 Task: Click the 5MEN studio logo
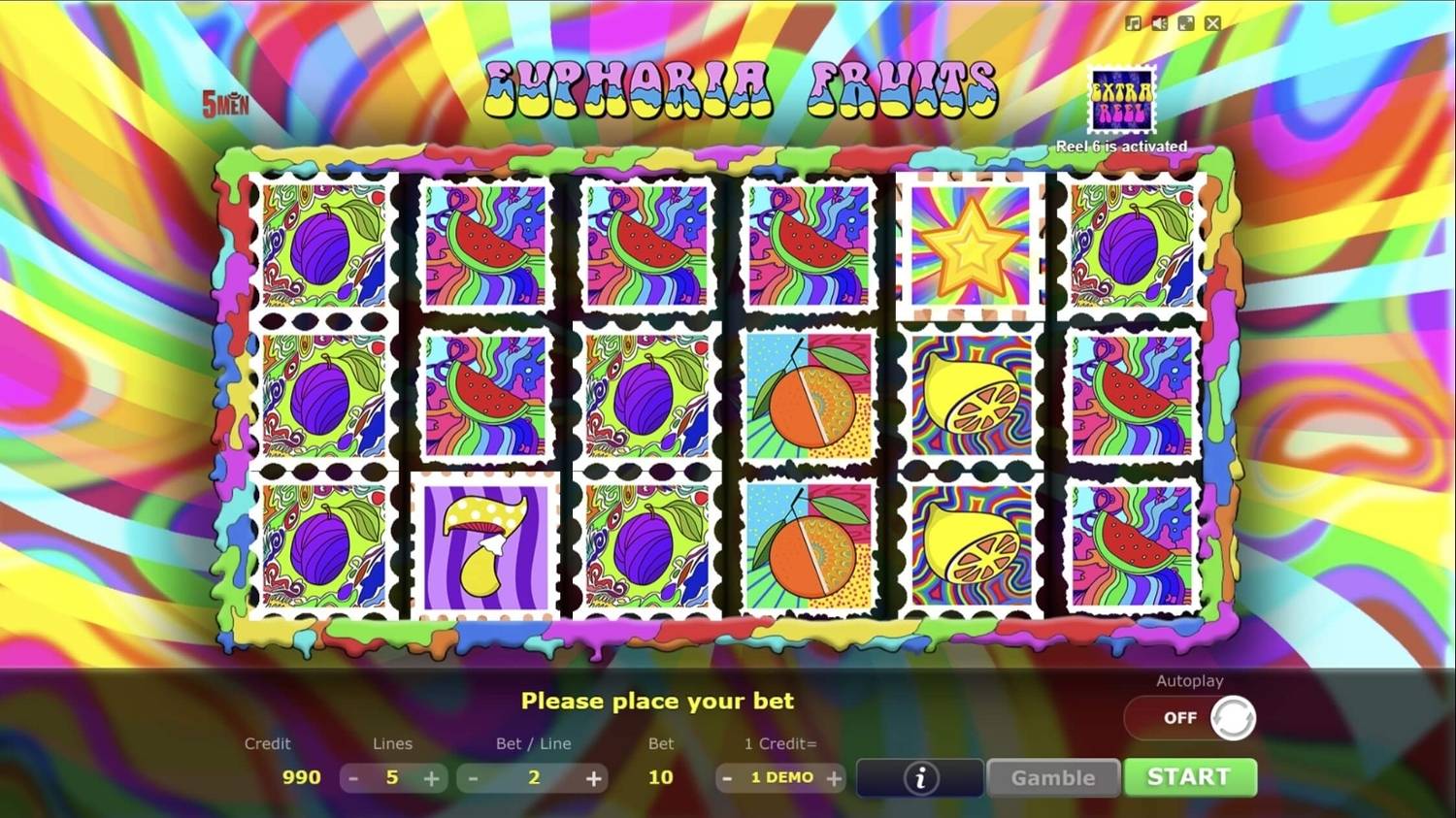(223, 102)
